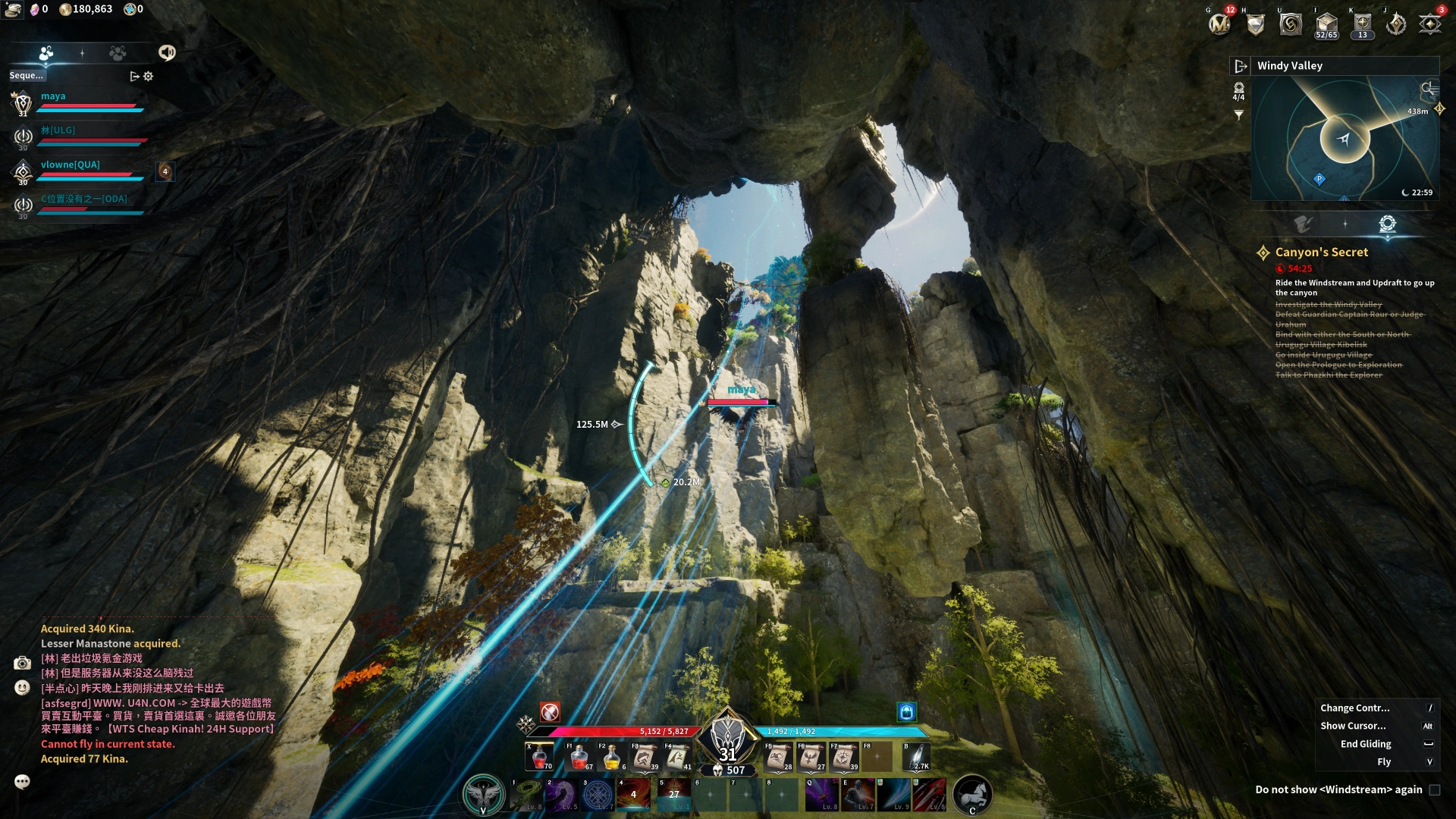Screen dimensions: 1456x819
Task: Activate the green whip skill in slot 1
Action: click(526, 794)
